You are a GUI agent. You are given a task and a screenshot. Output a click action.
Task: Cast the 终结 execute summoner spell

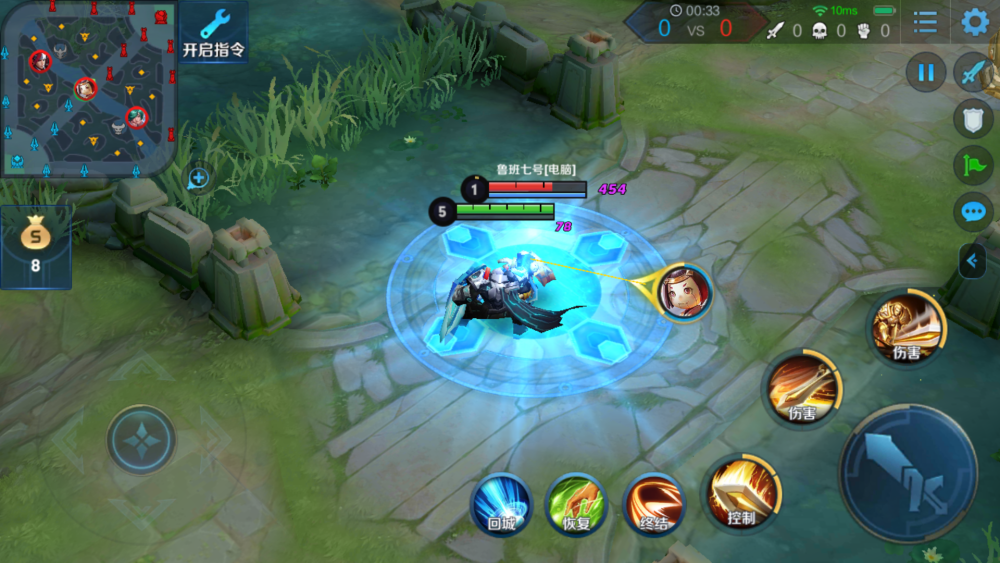tap(653, 503)
